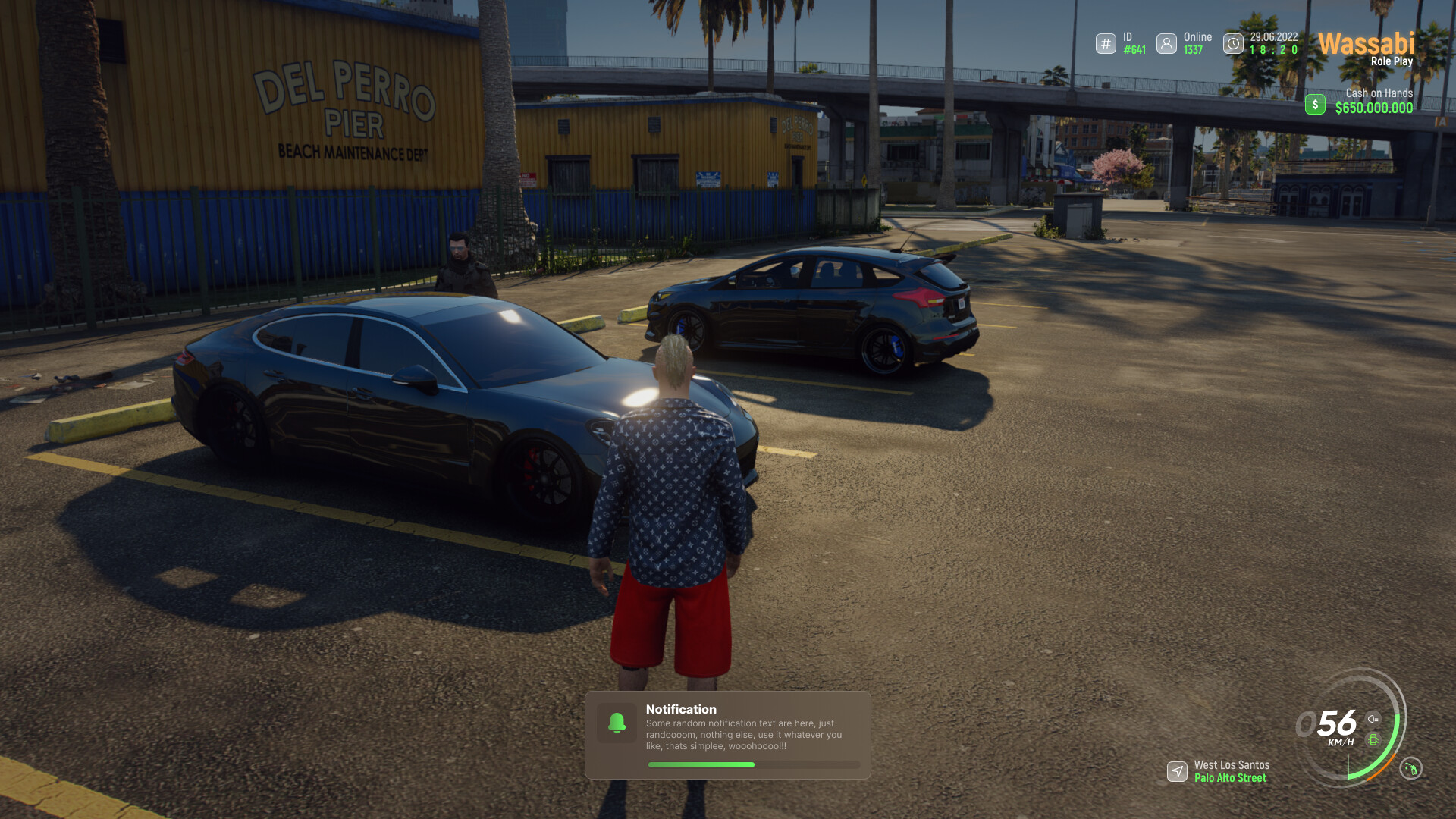Click the green car doors icon
Screen dimensions: 1456x819
click(x=1373, y=739)
